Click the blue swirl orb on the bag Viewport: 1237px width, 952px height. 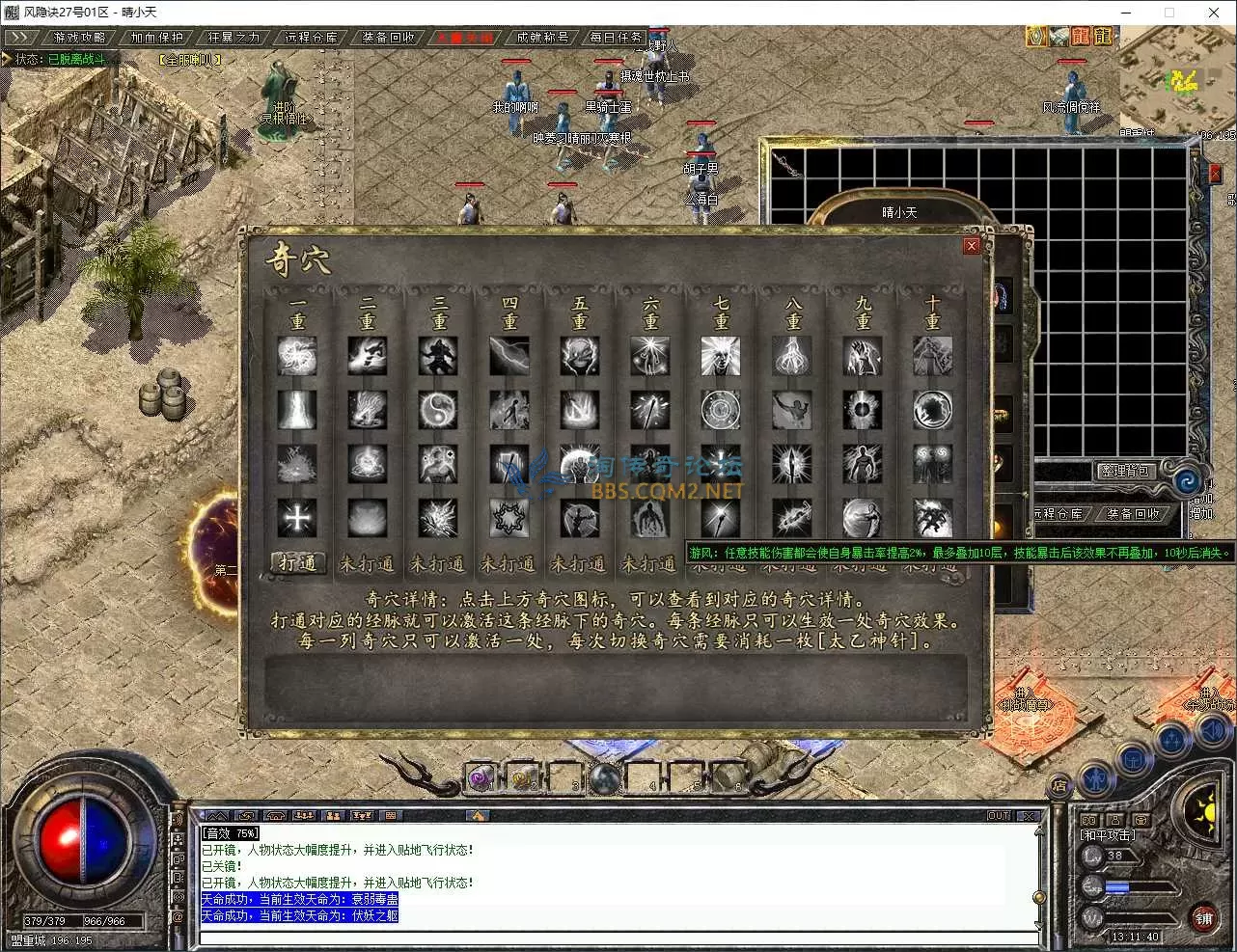(1183, 479)
